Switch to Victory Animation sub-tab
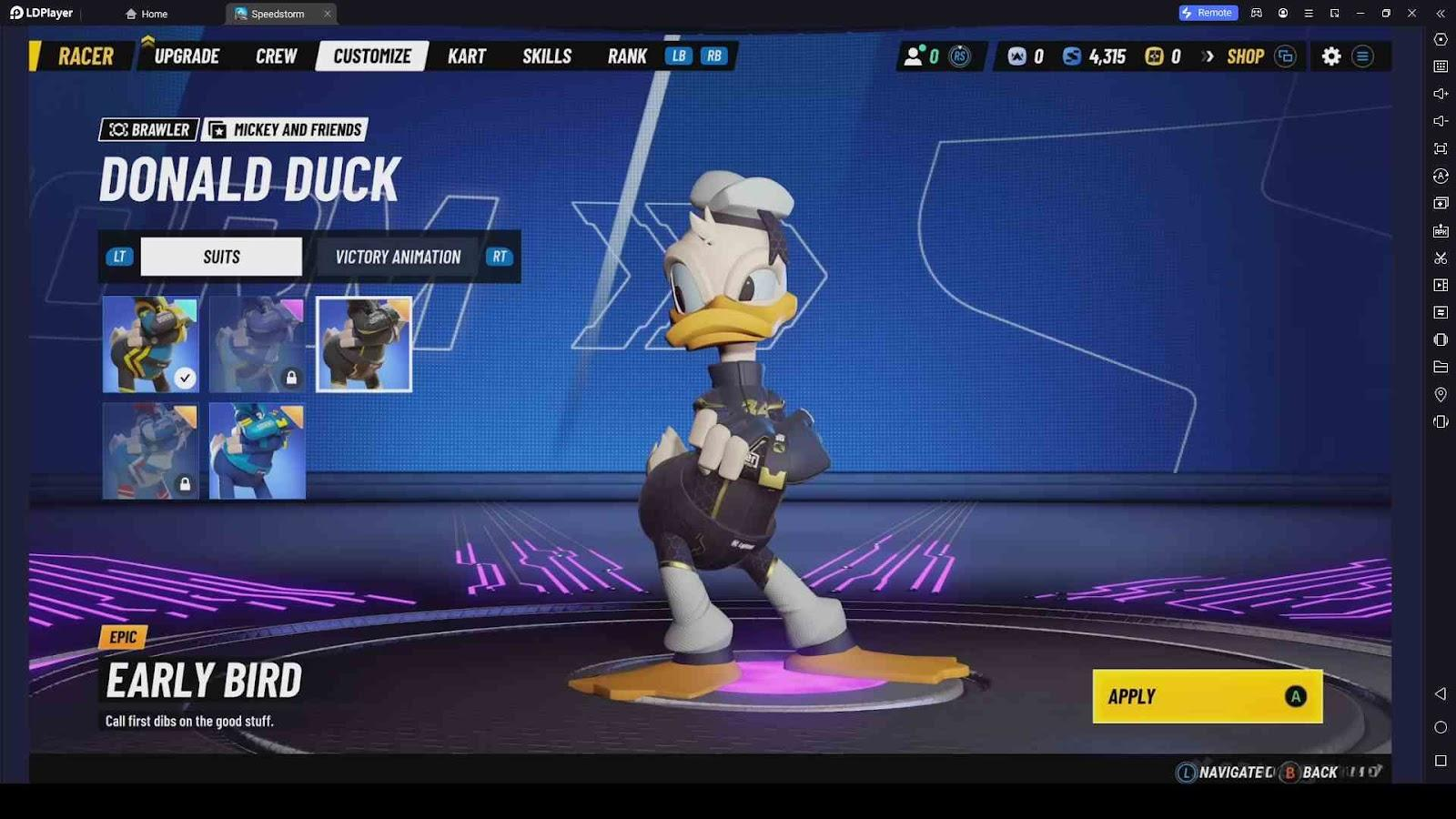The width and height of the screenshot is (1456, 819). coord(398,257)
